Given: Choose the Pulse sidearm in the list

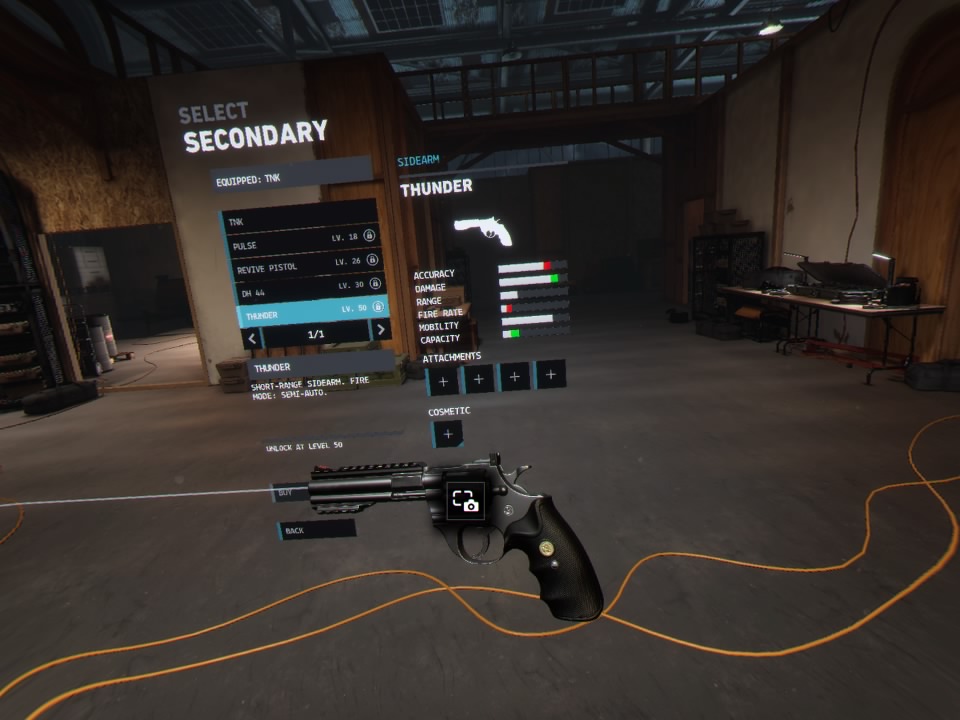Looking at the screenshot, I should coord(300,243).
